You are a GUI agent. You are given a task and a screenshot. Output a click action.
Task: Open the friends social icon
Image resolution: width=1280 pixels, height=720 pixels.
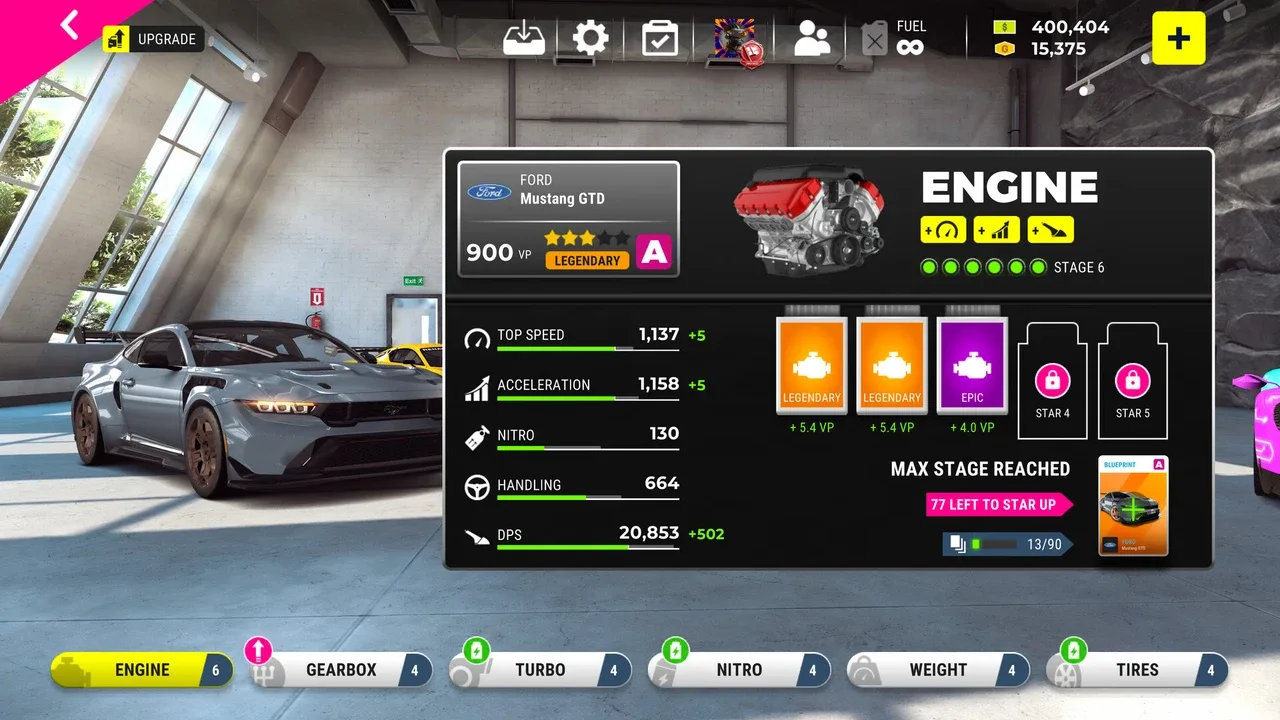tap(812, 39)
